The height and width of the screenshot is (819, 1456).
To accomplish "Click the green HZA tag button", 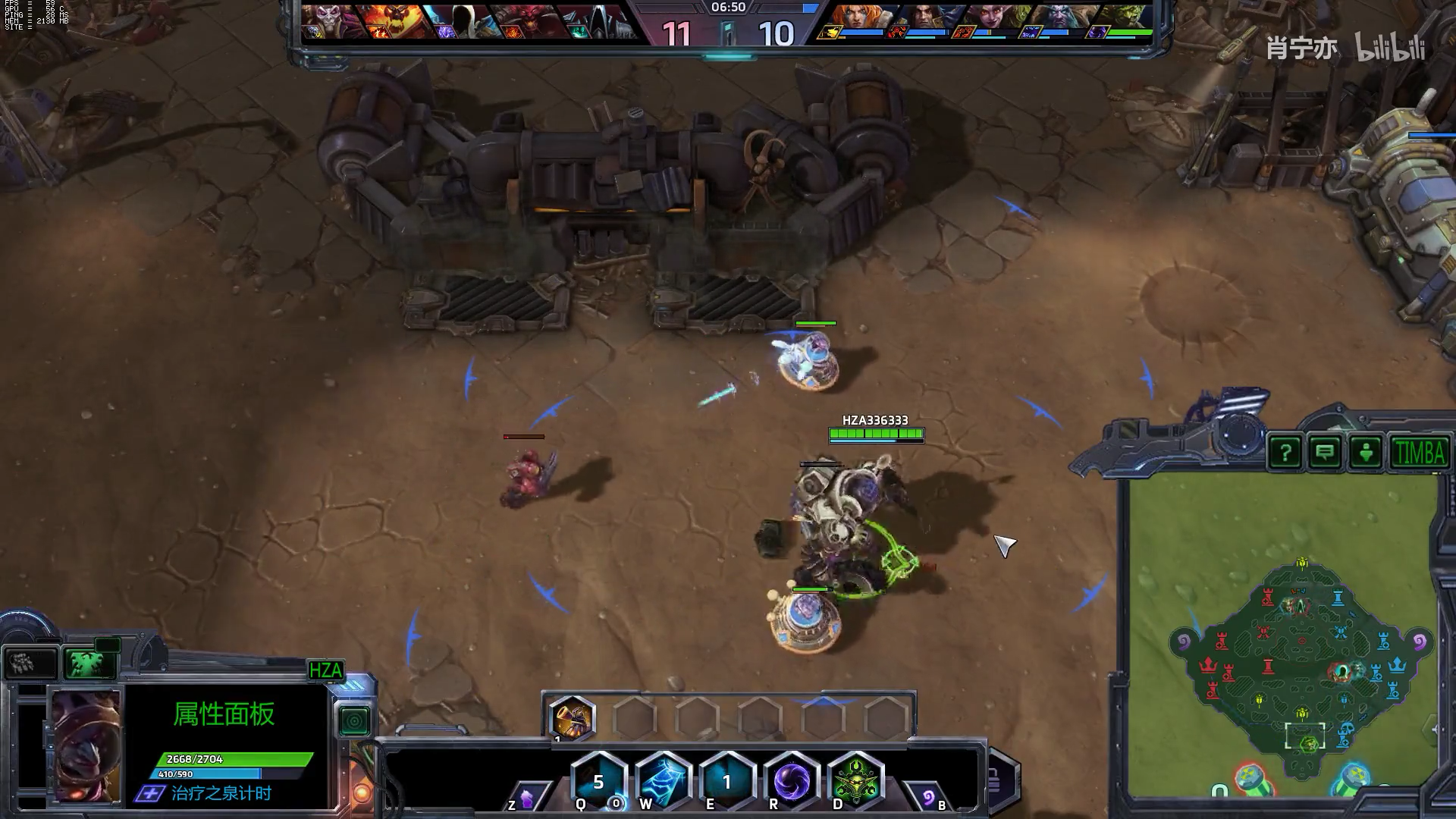I will click(325, 670).
